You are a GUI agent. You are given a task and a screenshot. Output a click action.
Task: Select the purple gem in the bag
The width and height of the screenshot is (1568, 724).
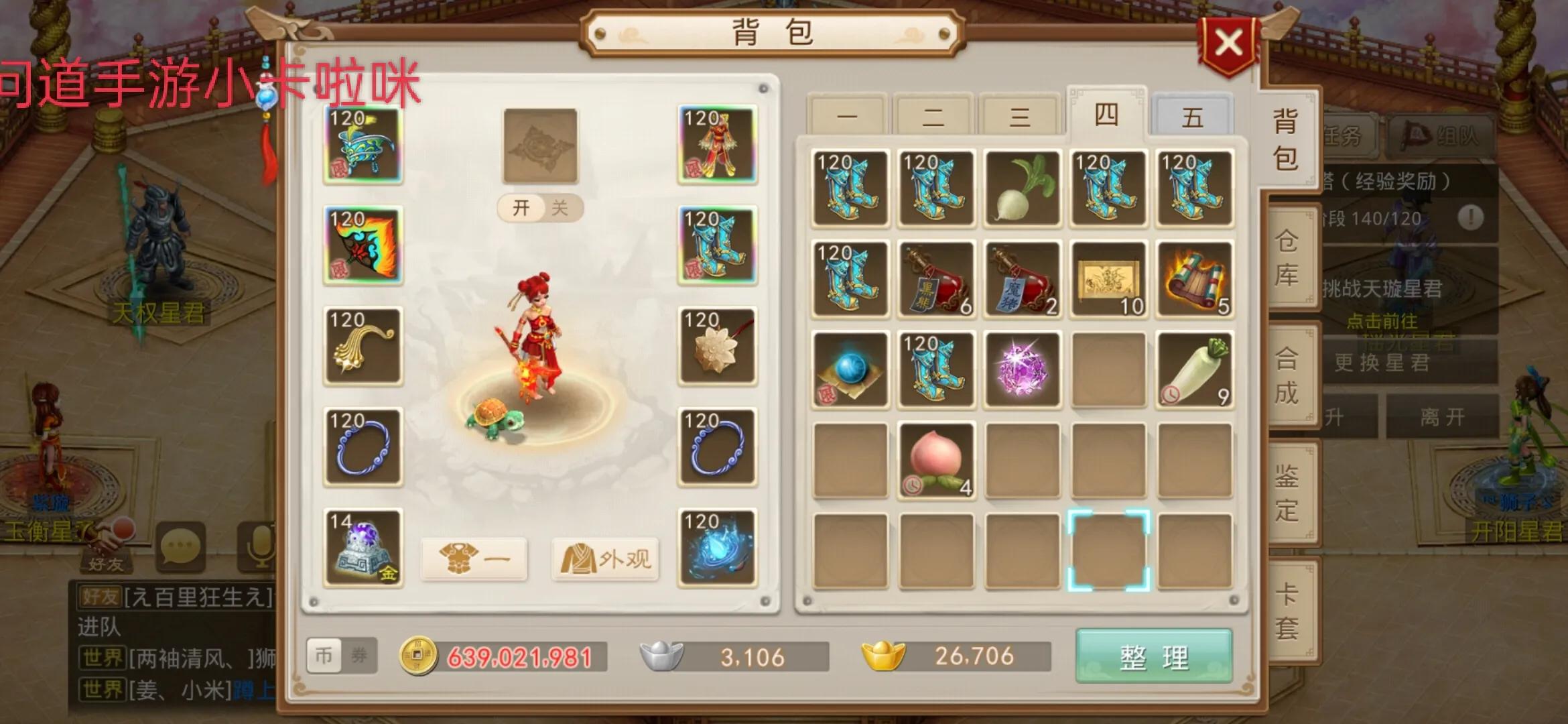point(1022,369)
